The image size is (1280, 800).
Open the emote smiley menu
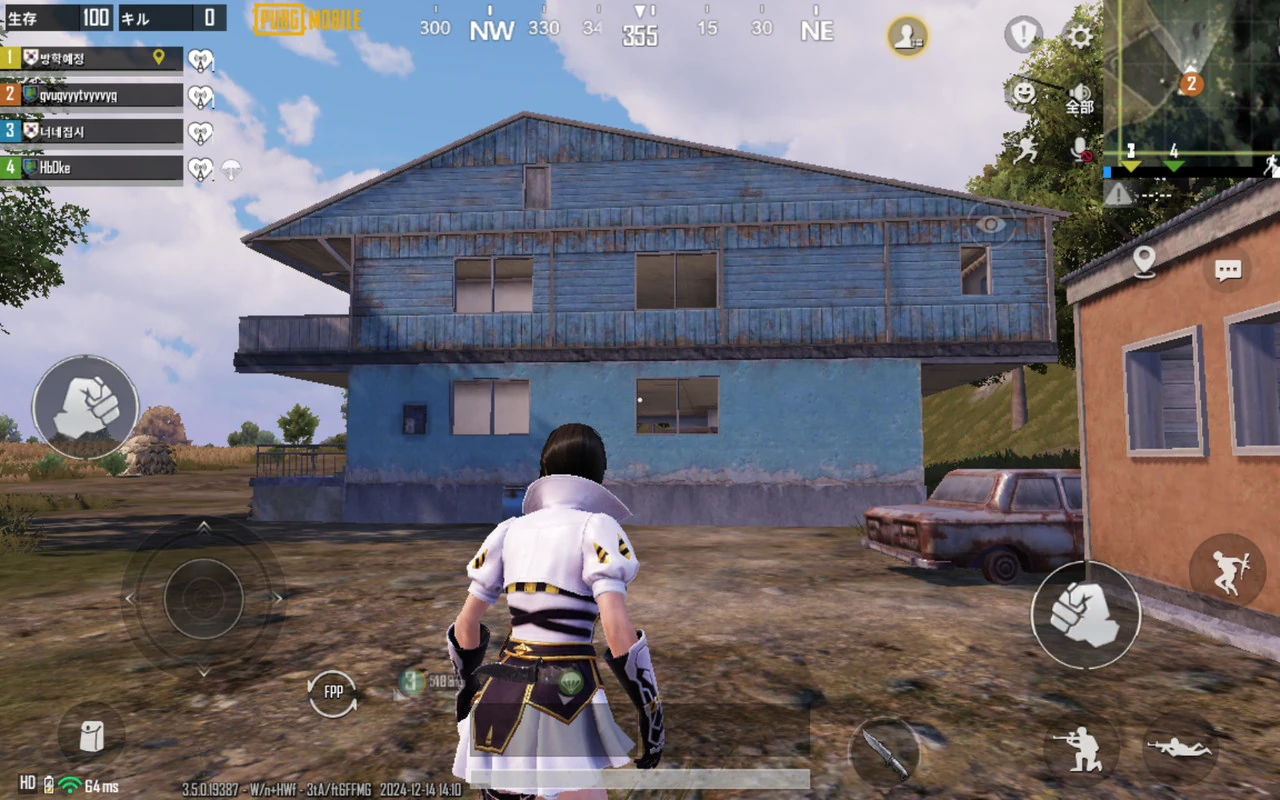click(x=1024, y=93)
